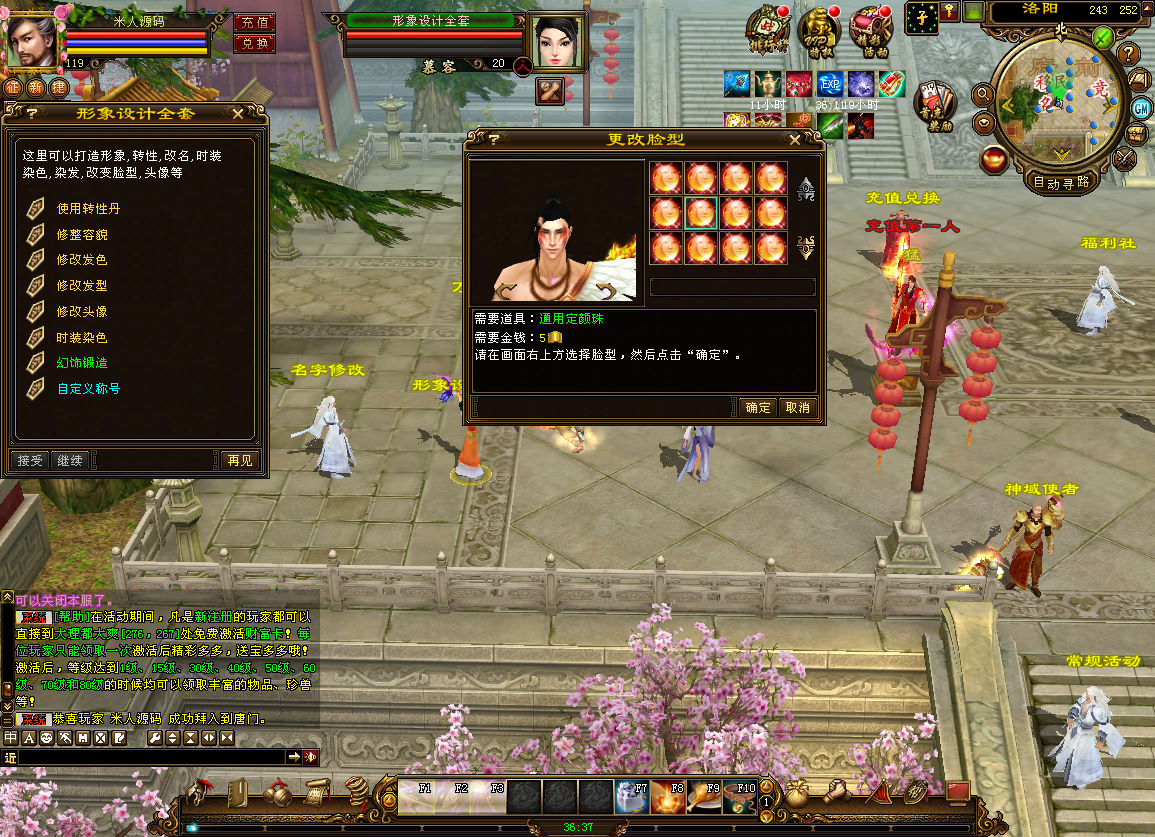Activate the 自动寻路 auto-pathfinding button
Viewport: 1155px width, 837px height.
click(1061, 183)
